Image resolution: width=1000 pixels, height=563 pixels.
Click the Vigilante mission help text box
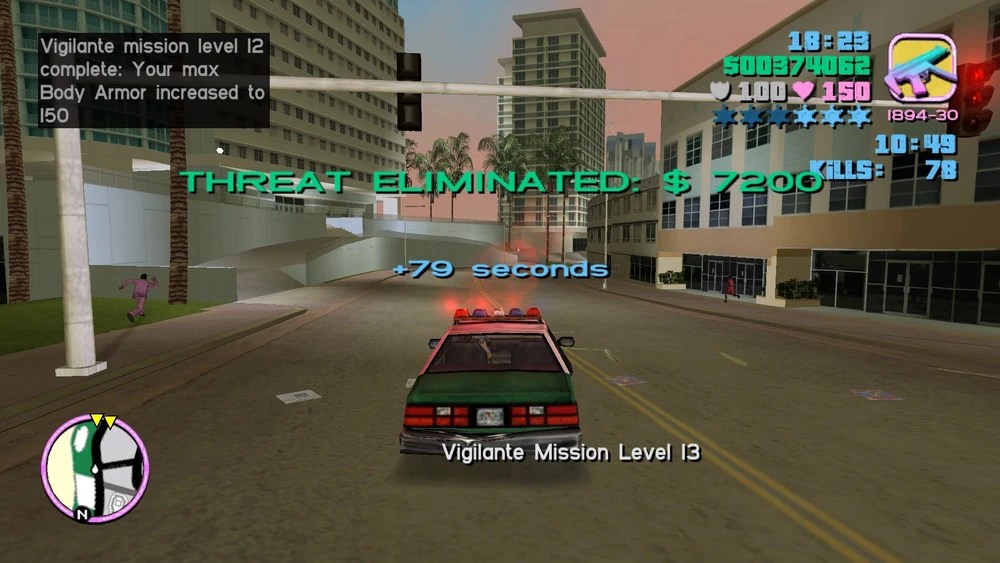point(153,81)
